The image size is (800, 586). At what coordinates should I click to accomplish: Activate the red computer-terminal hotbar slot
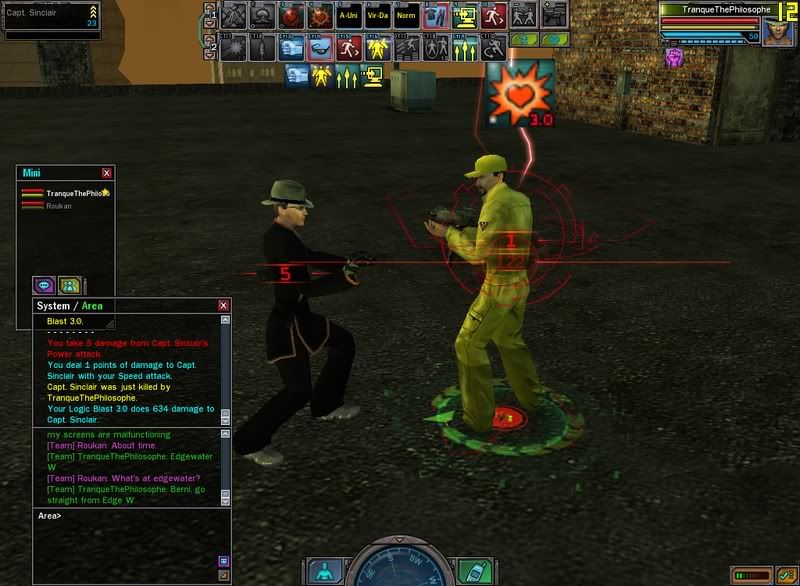464,16
